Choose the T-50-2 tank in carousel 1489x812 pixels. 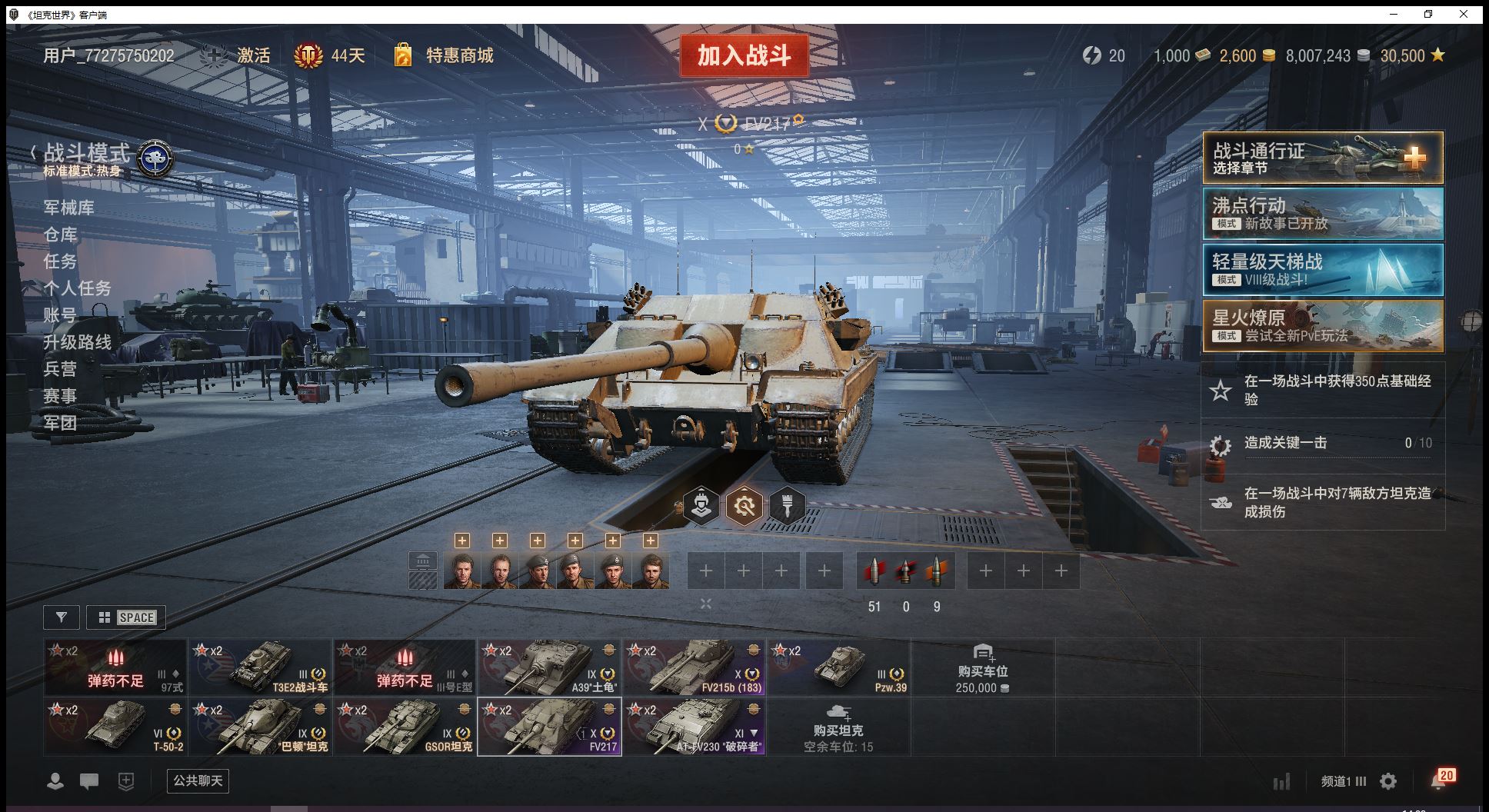(x=115, y=727)
